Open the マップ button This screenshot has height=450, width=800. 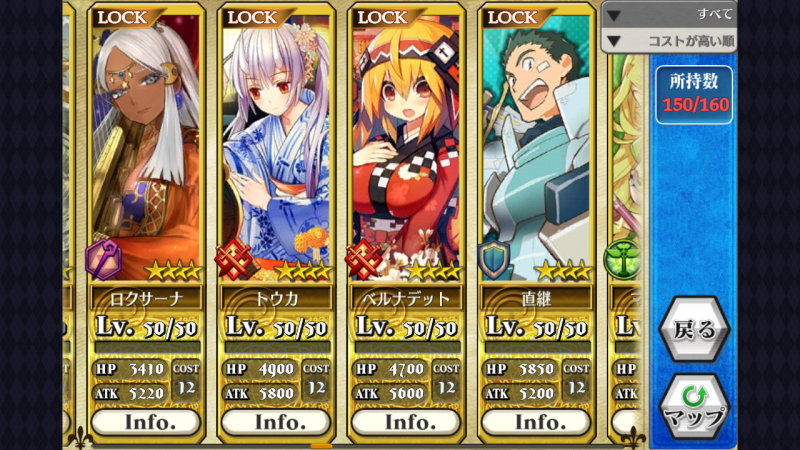point(694,405)
